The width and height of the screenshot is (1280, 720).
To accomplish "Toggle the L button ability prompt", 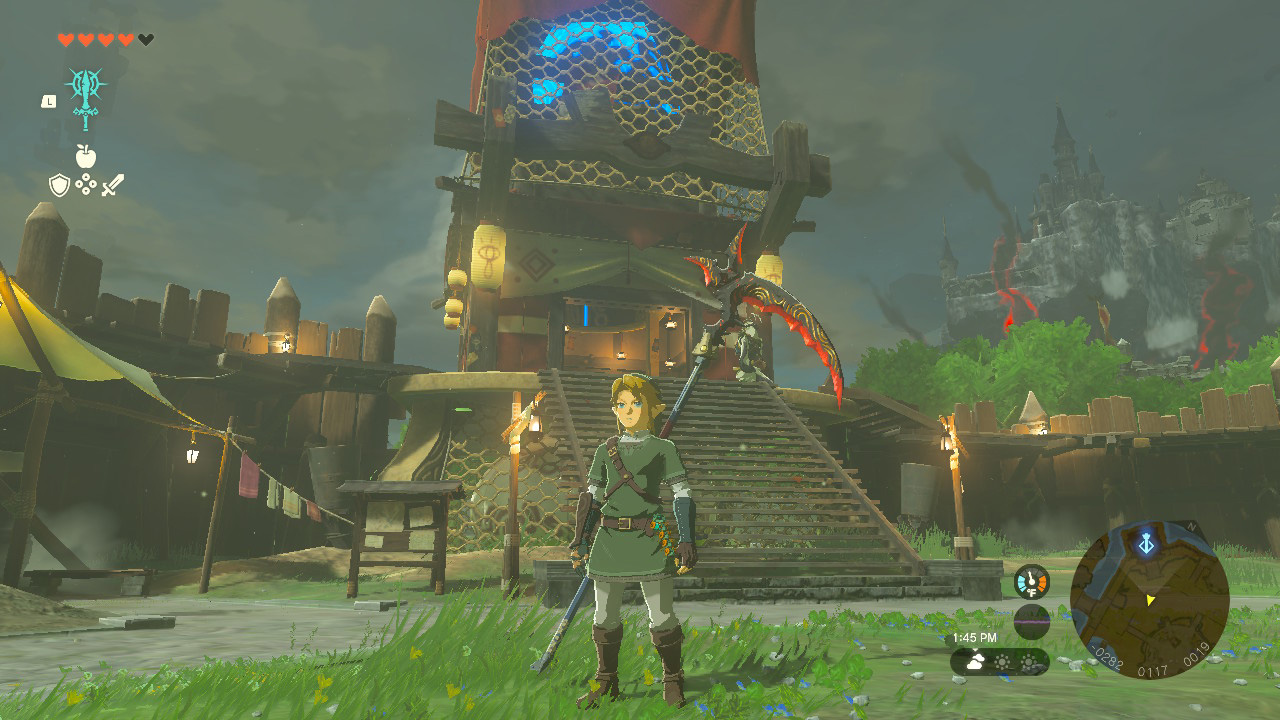I will tap(48, 102).
